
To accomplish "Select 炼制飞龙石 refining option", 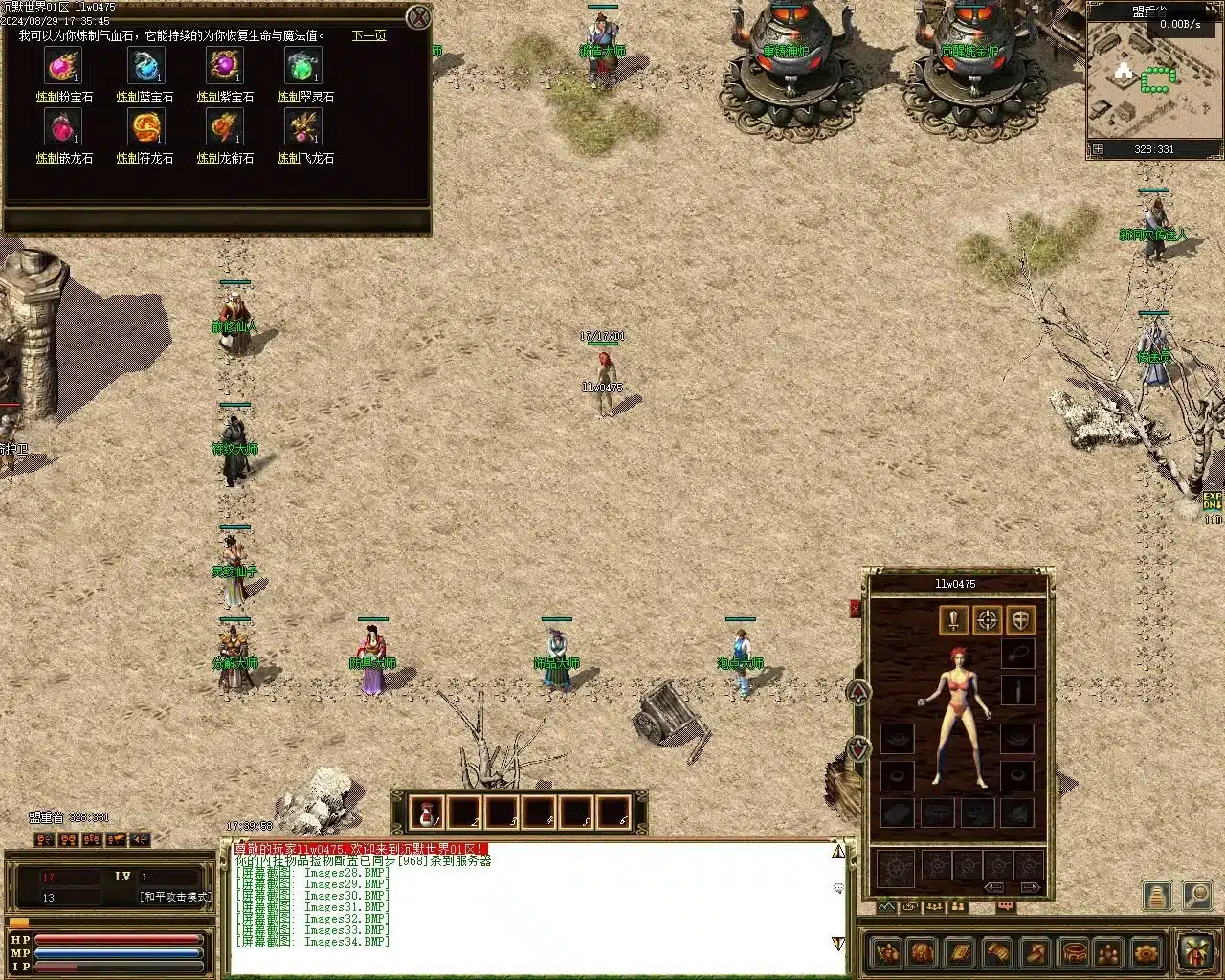I will click(x=303, y=128).
